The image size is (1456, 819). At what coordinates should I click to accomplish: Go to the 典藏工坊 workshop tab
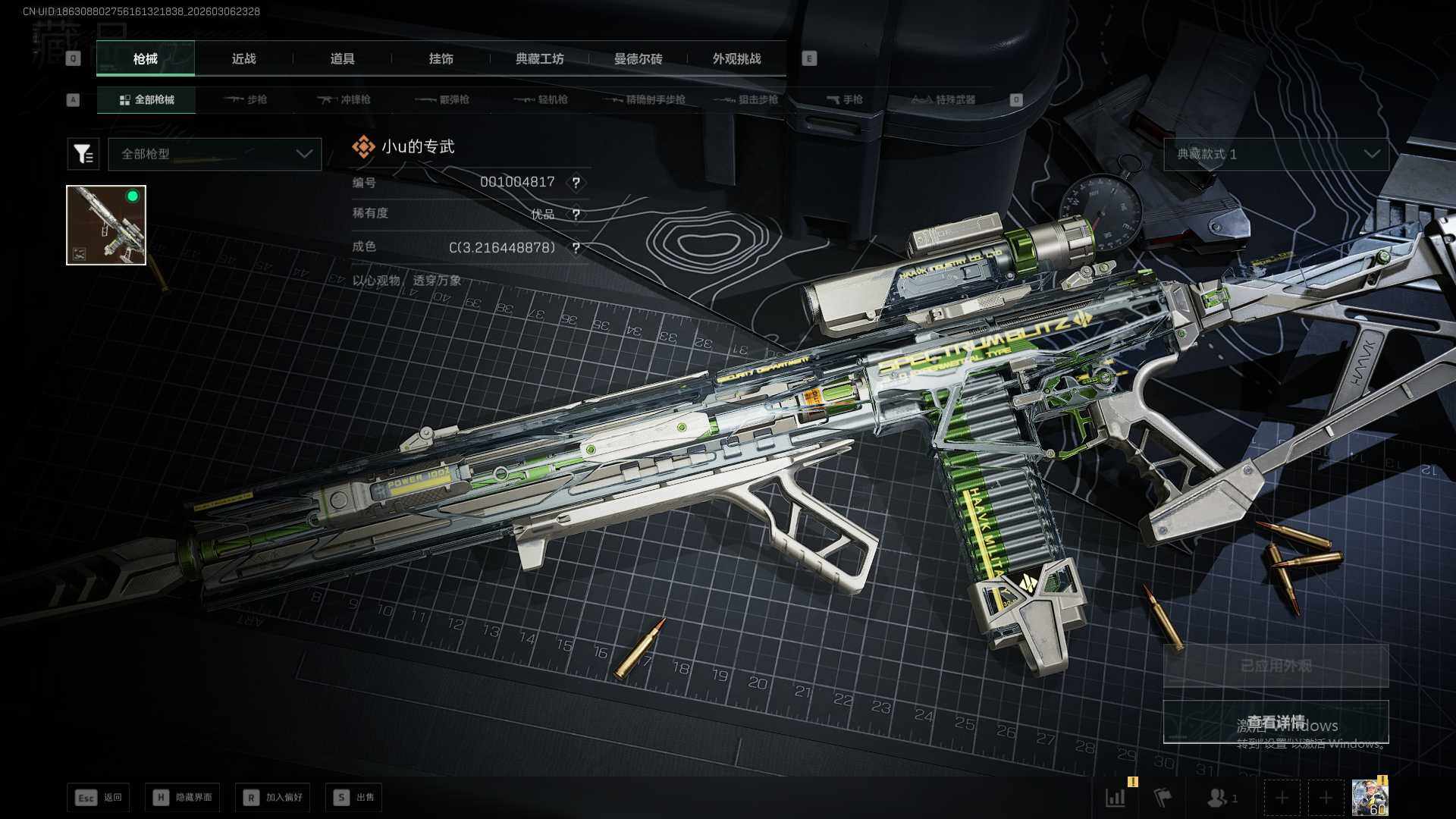point(539,59)
